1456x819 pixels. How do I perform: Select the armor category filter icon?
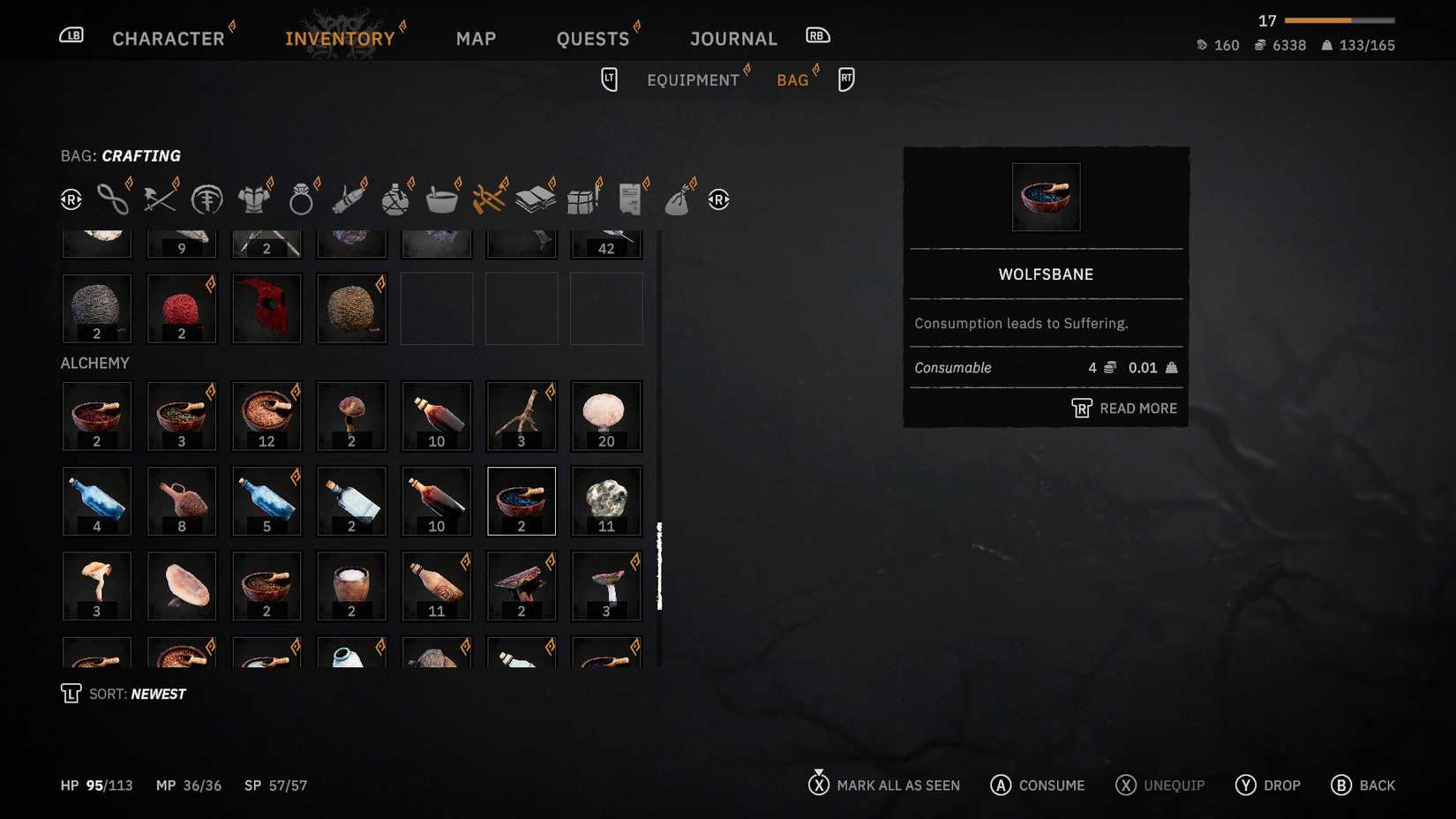tap(254, 199)
